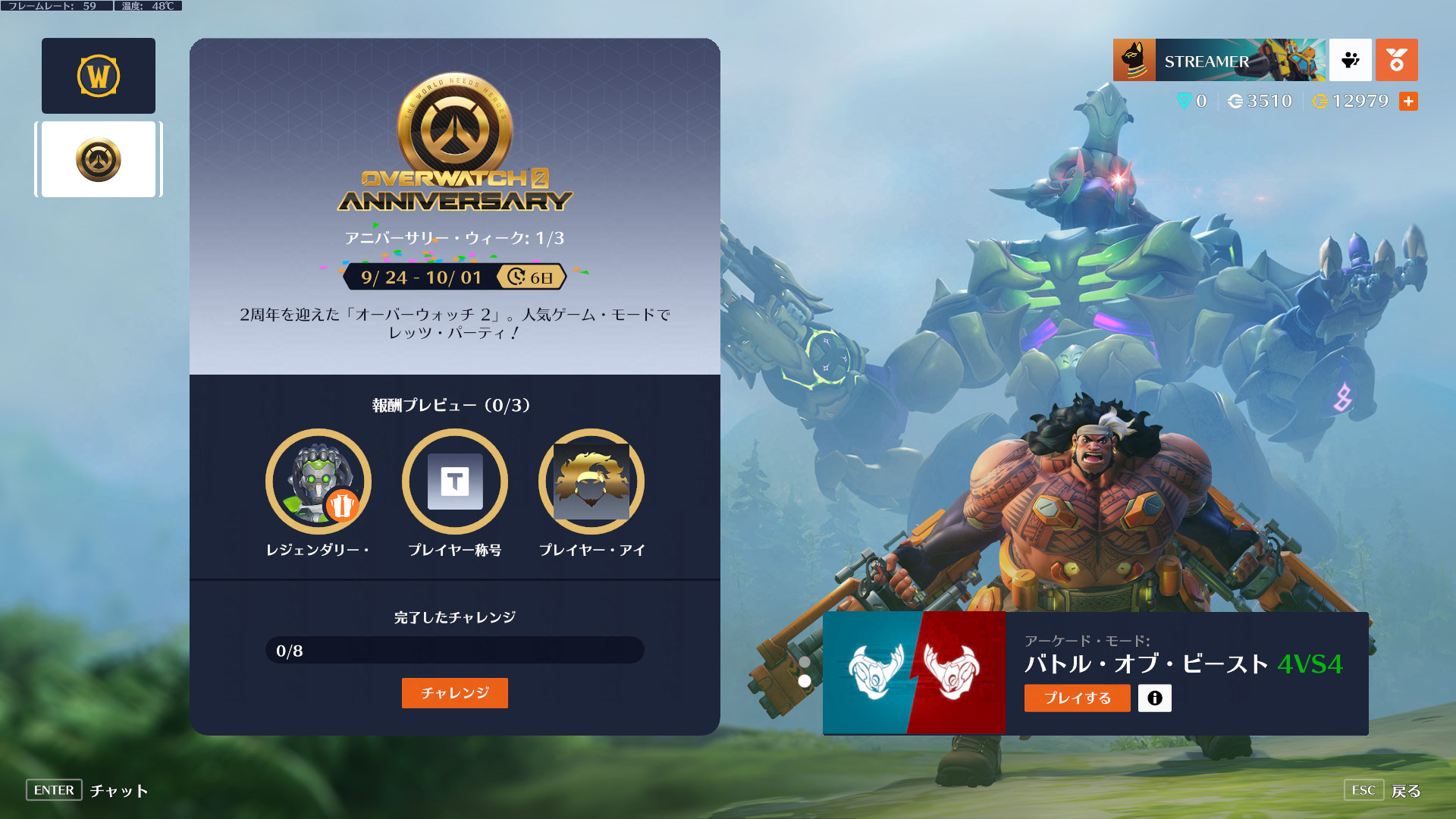Click the orange challenges medal icon

tap(1397, 60)
